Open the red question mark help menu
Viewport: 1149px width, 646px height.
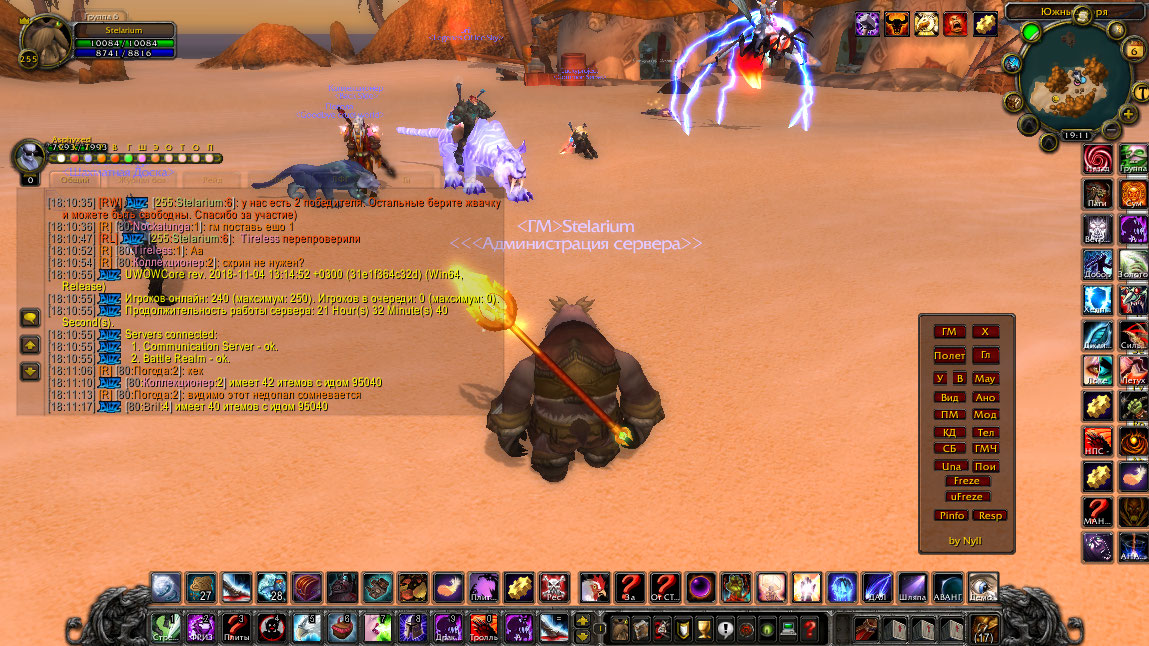click(x=810, y=629)
